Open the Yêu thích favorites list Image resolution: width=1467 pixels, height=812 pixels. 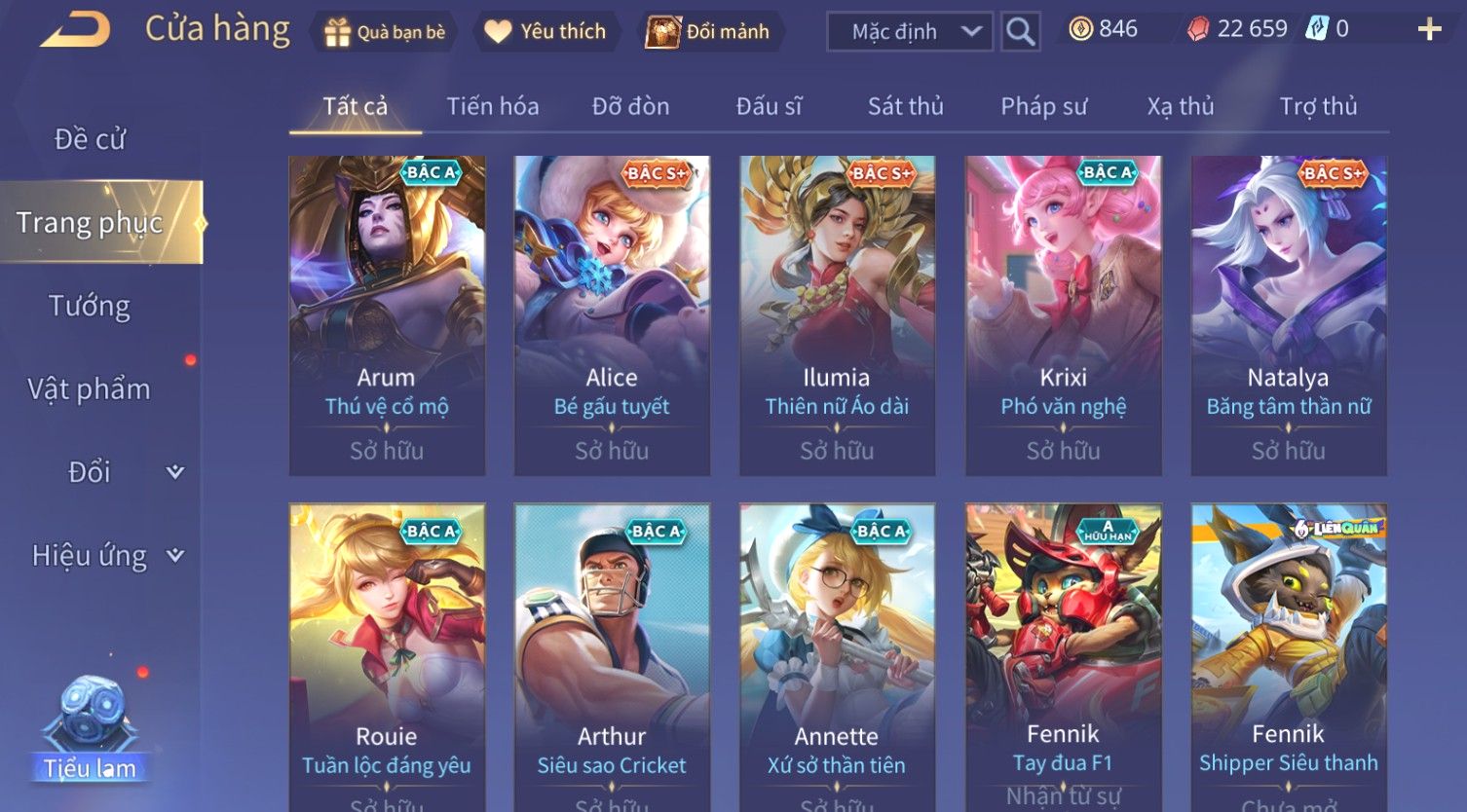click(x=545, y=32)
